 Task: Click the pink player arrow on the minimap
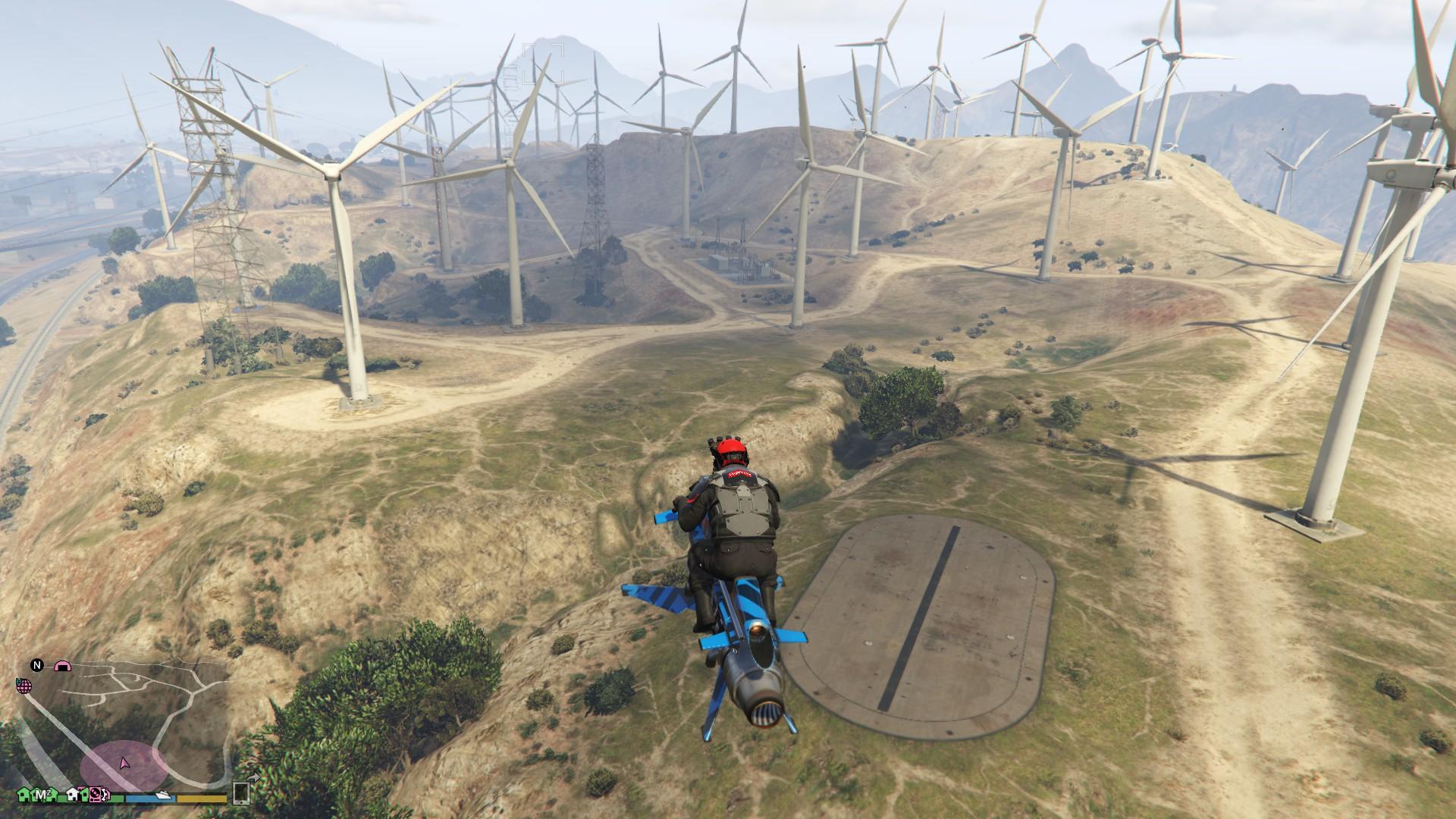(124, 764)
